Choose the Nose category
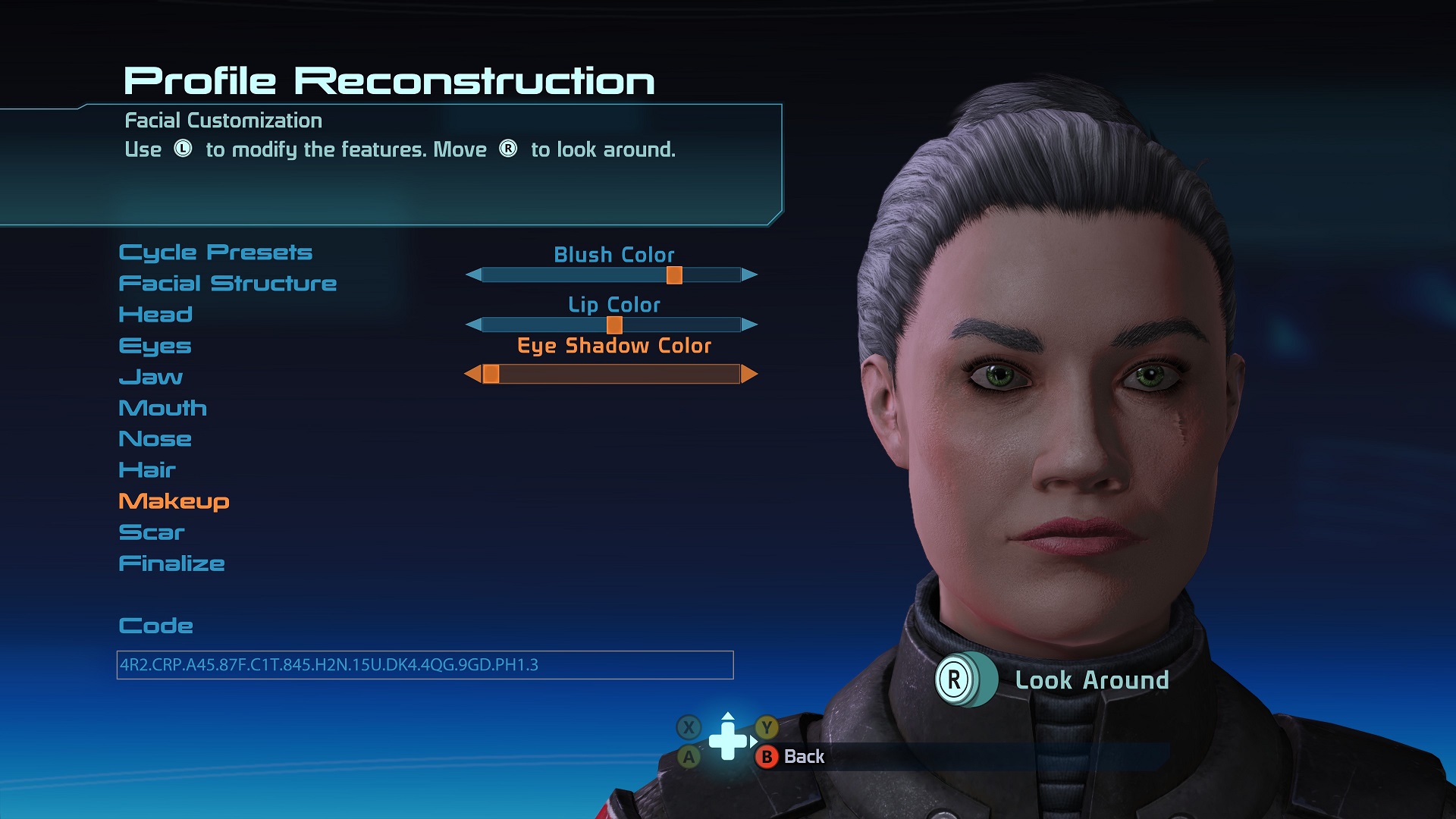 click(x=155, y=439)
